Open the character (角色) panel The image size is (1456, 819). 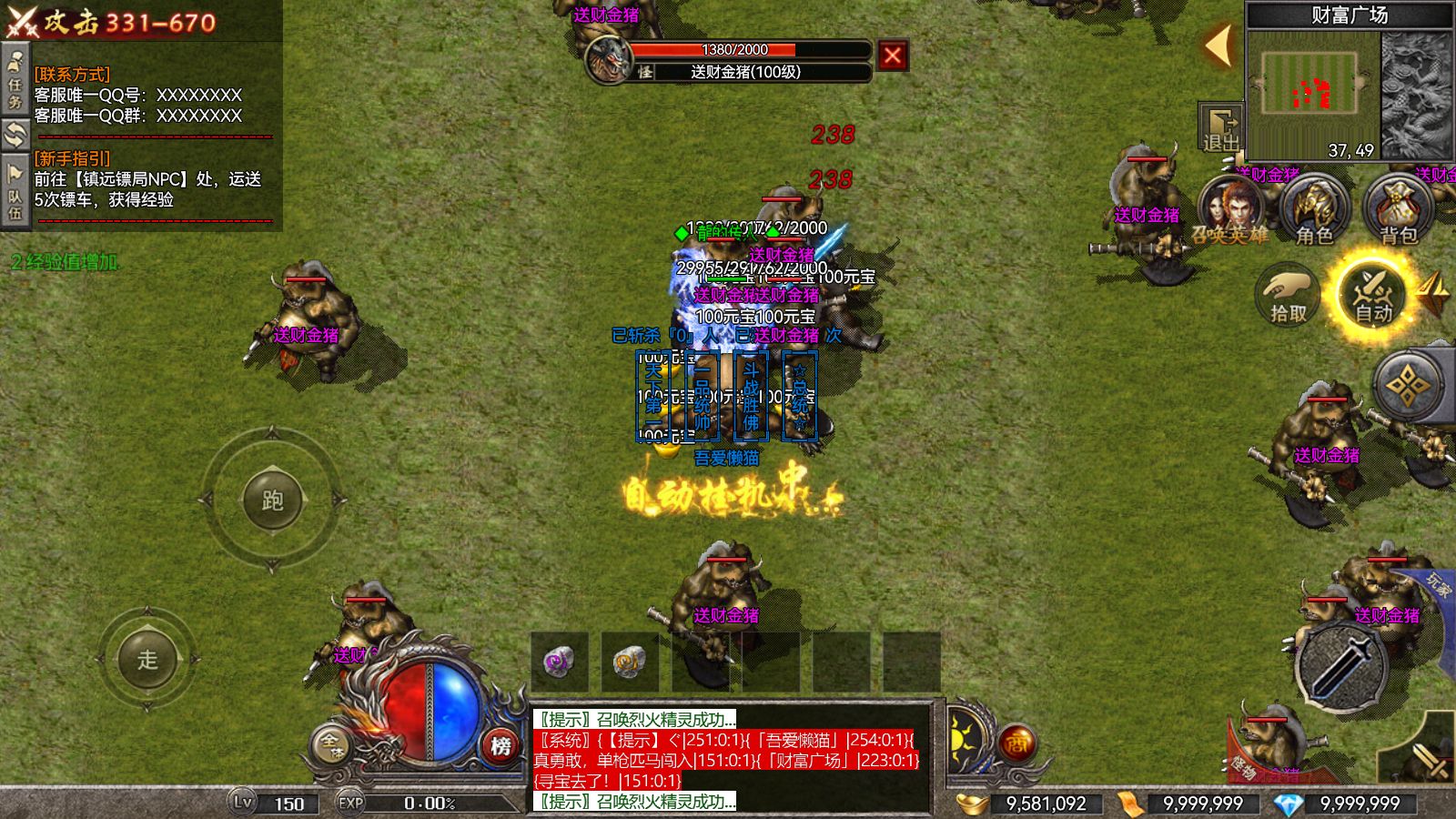coord(1313,209)
